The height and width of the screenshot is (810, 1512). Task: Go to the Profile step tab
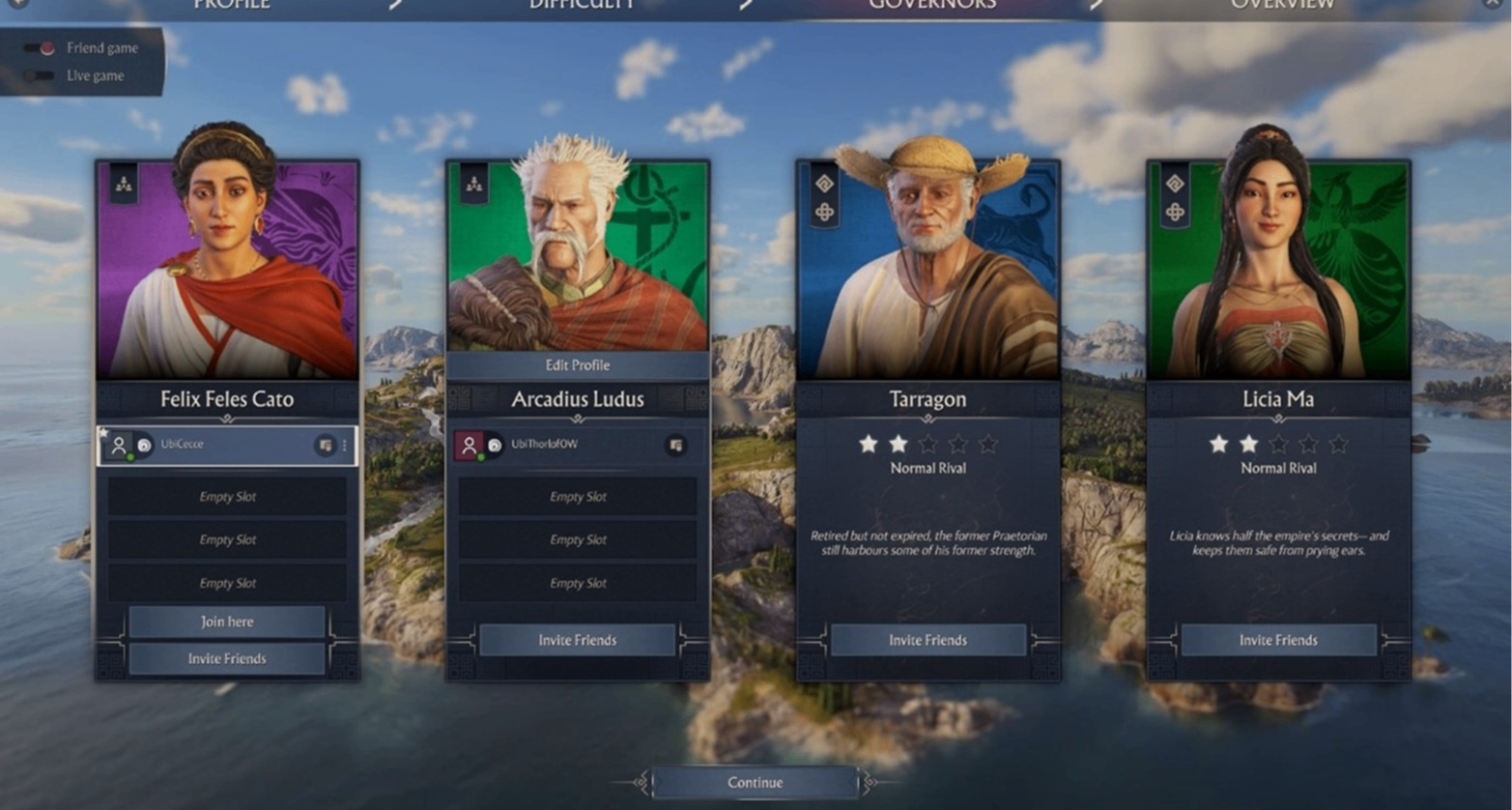232,6
